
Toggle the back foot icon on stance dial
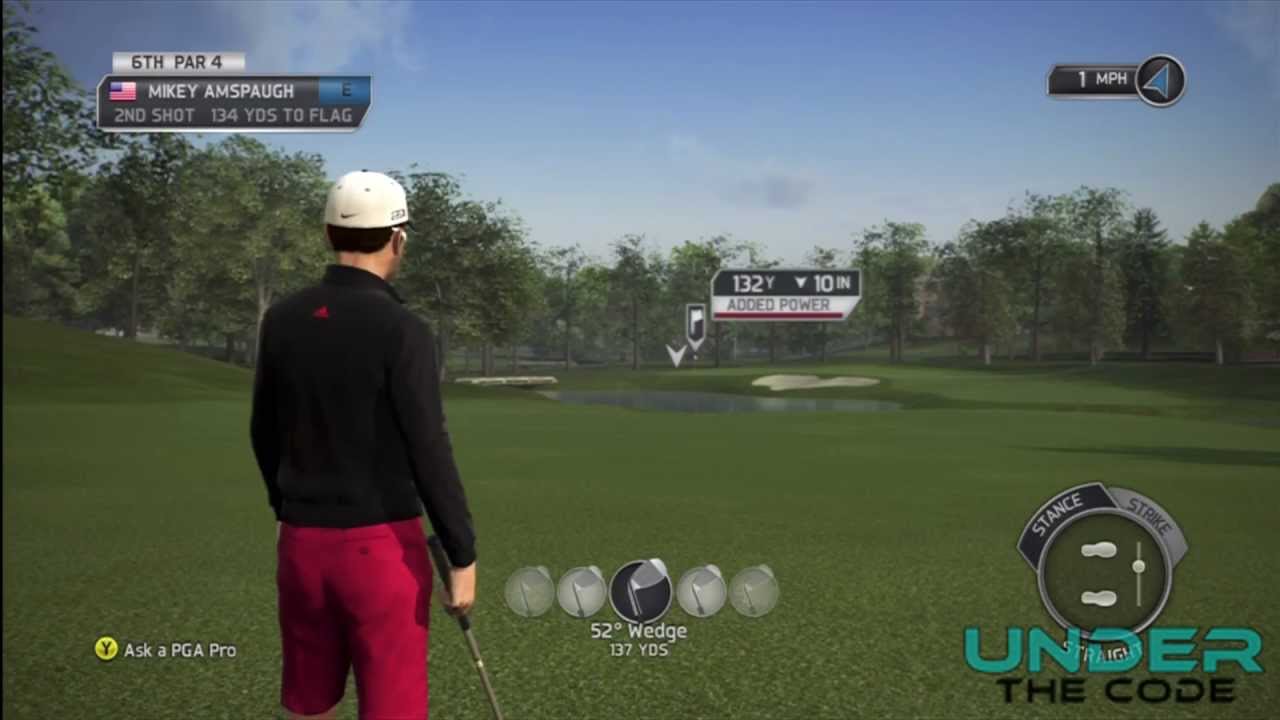click(x=1098, y=598)
